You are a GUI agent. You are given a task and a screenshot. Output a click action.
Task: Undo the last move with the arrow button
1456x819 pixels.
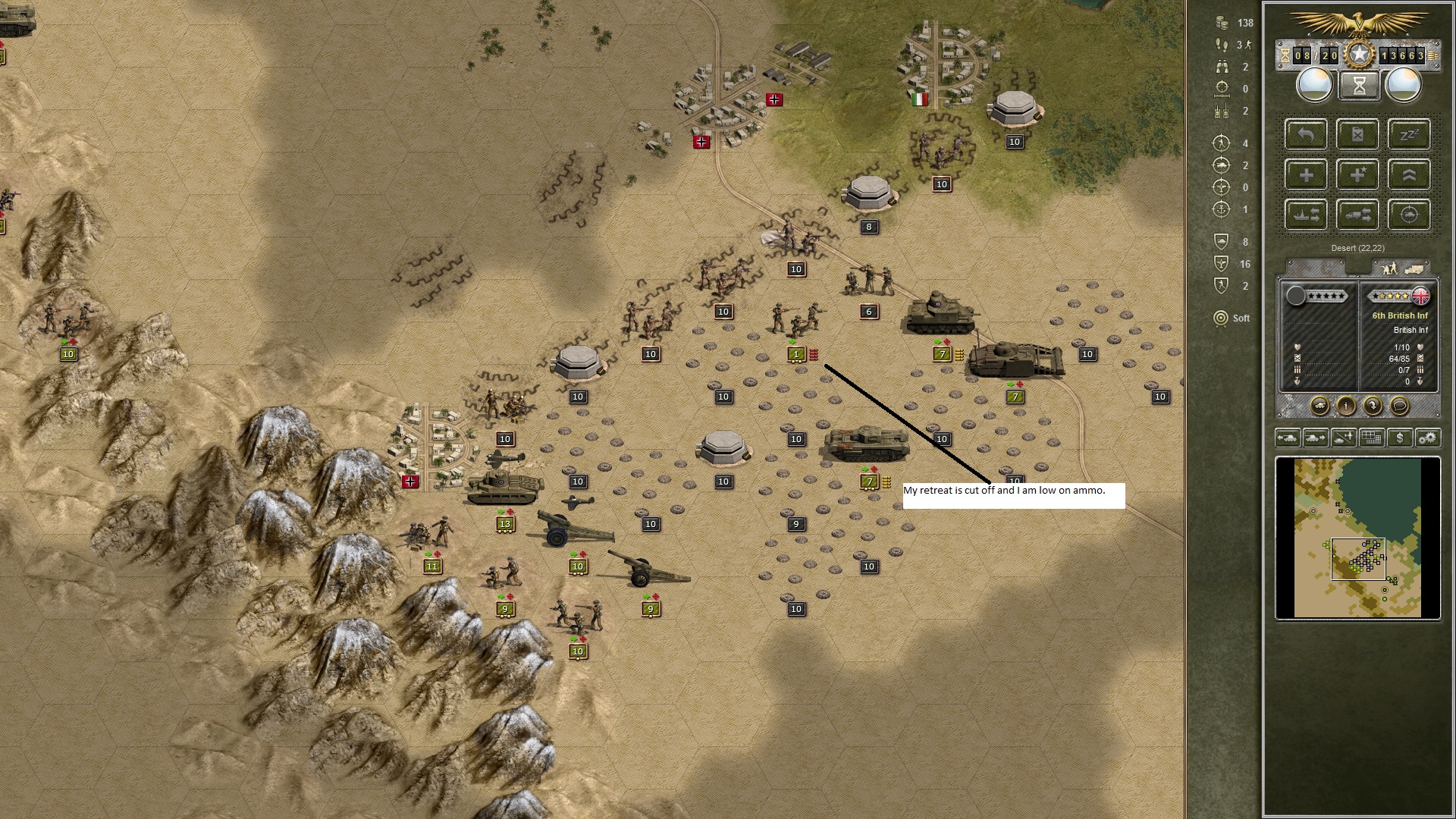coord(1306,134)
